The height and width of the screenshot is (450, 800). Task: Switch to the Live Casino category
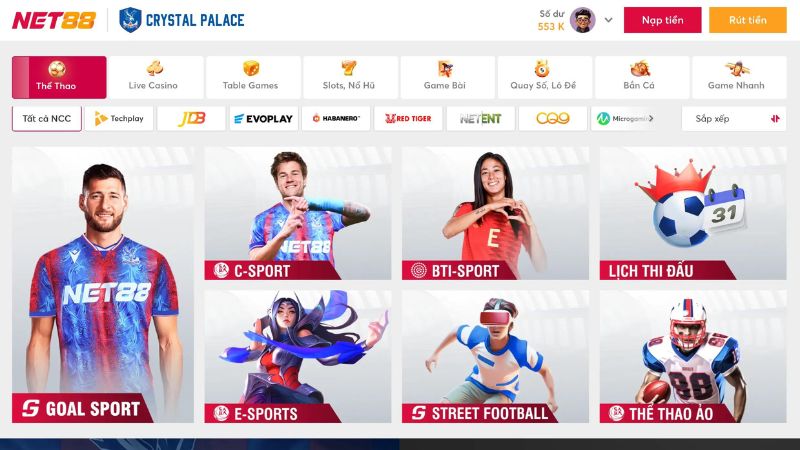(154, 77)
